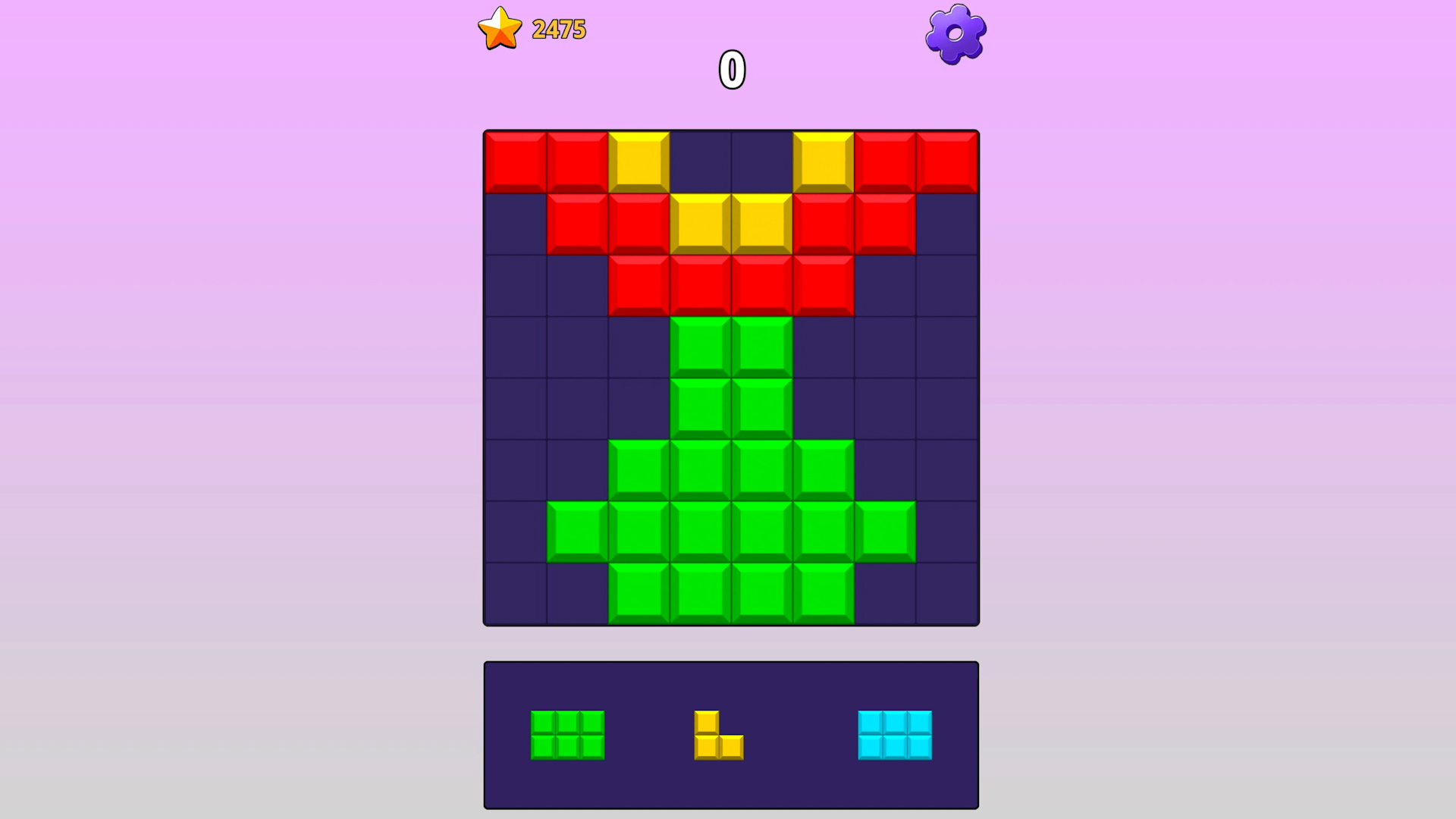Image resolution: width=1456 pixels, height=819 pixels.
Task: Select the cyan 2x3 block piece
Action: click(x=895, y=736)
